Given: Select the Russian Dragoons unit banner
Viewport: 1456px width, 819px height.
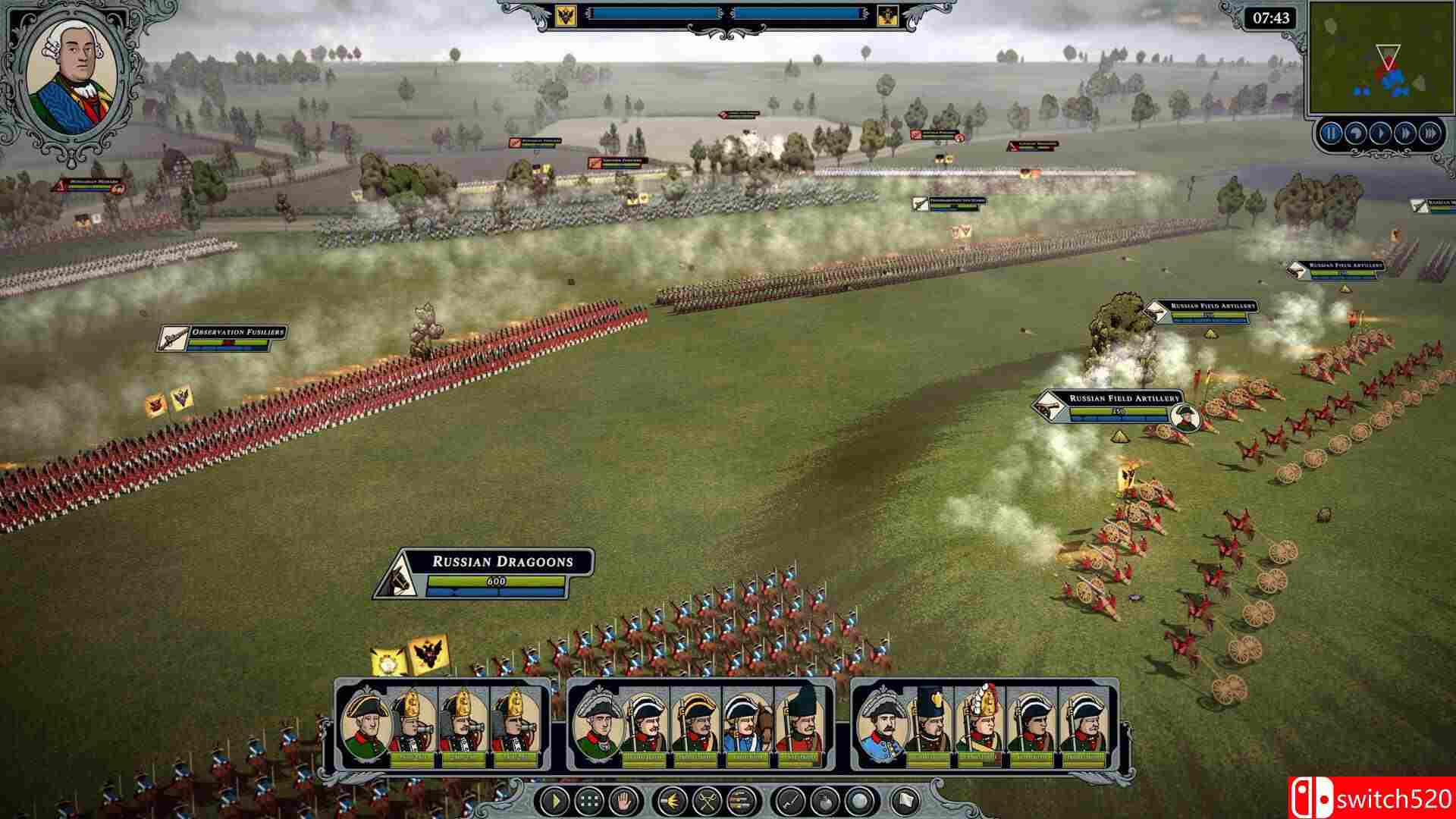Looking at the screenshot, I should pos(485,573).
